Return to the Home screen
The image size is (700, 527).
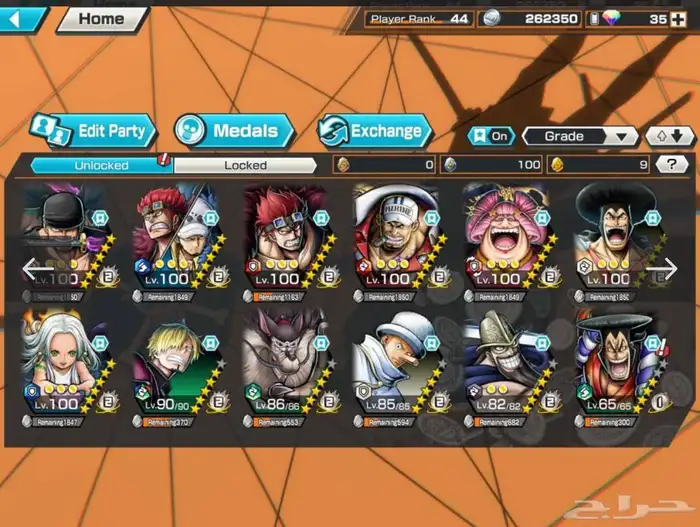click(x=101, y=18)
